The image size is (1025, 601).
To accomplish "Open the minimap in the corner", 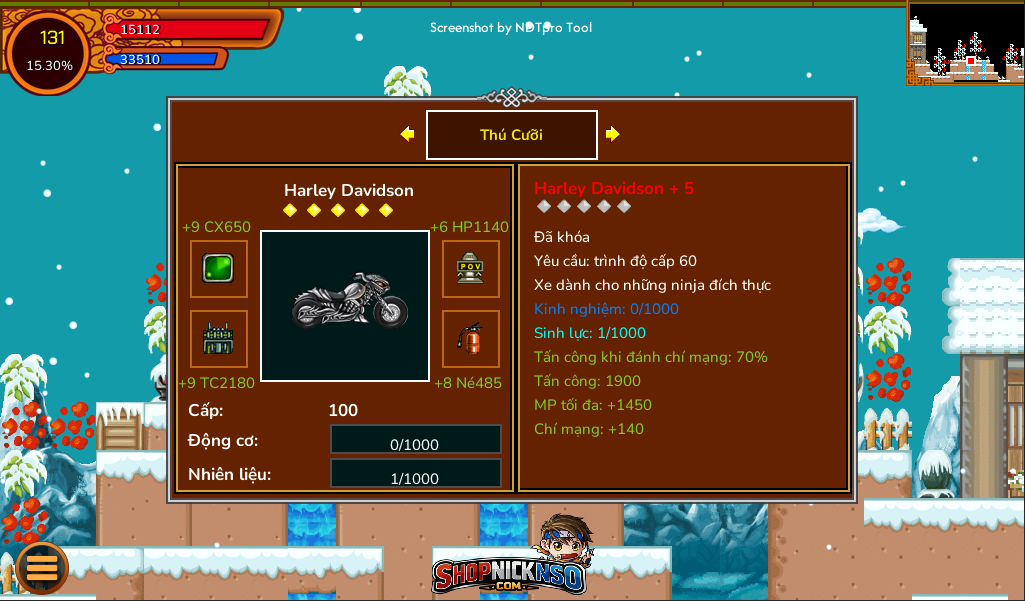I will [x=965, y=42].
